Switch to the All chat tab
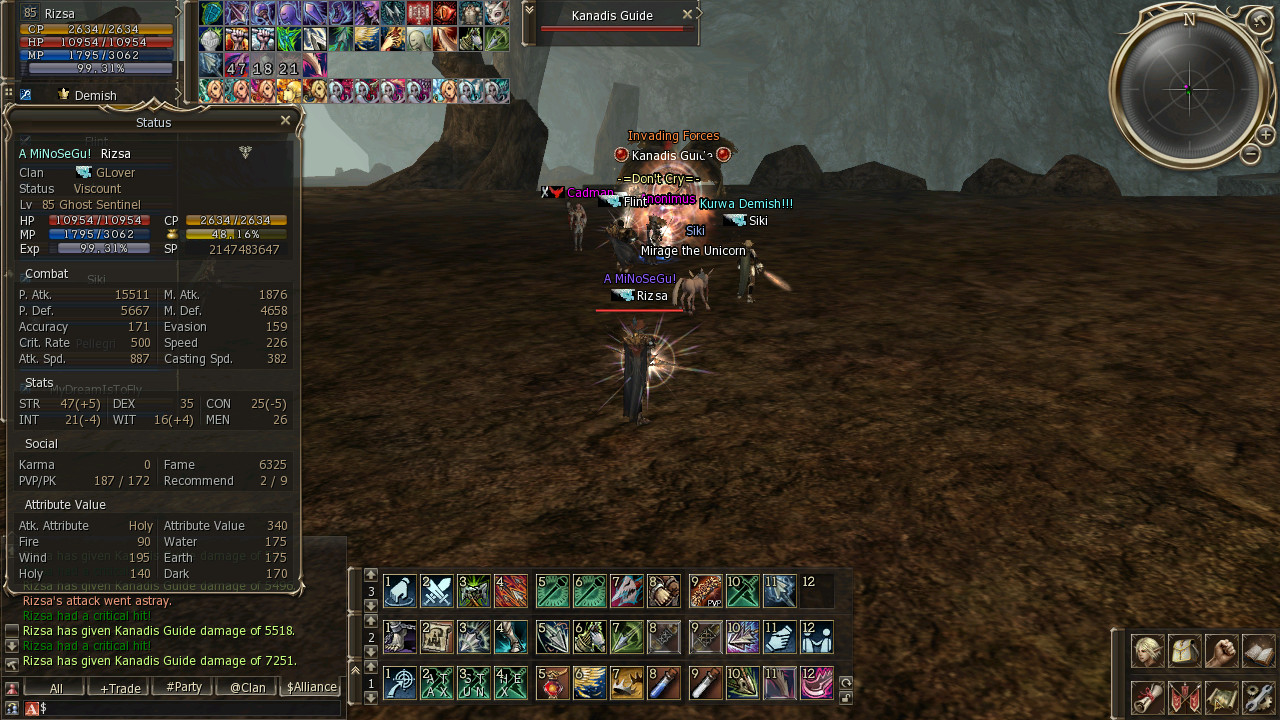Viewport: 1280px width, 720px height. pyautogui.click(x=56, y=688)
